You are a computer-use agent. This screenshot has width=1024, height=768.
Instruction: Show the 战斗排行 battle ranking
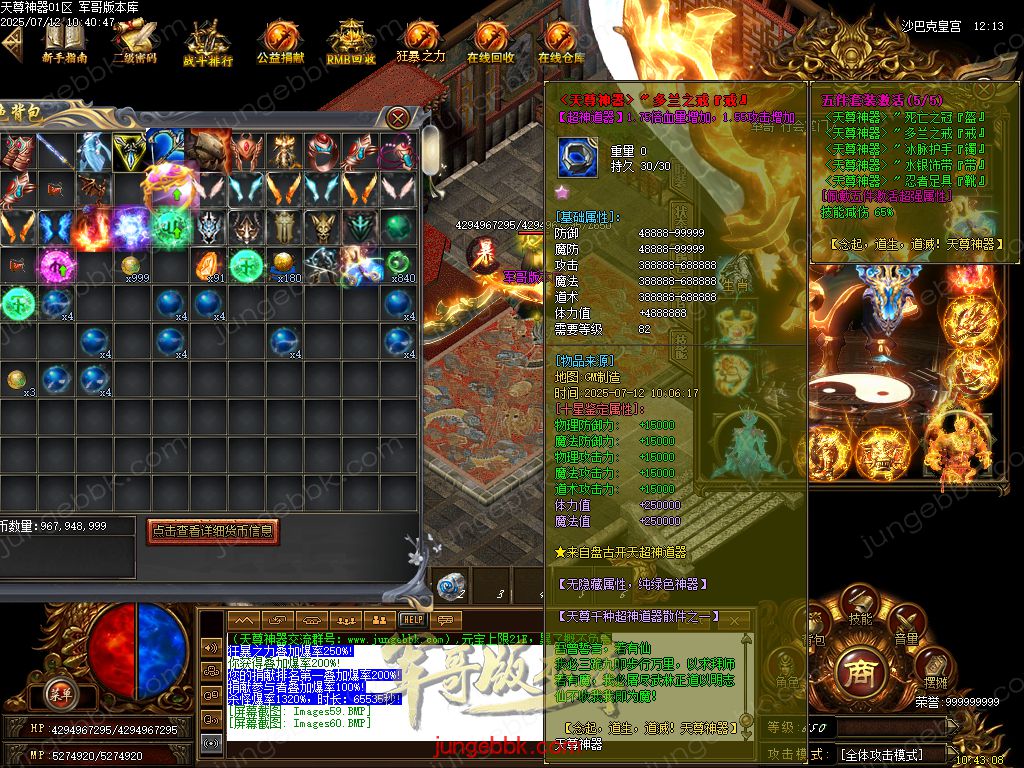pos(207,45)
